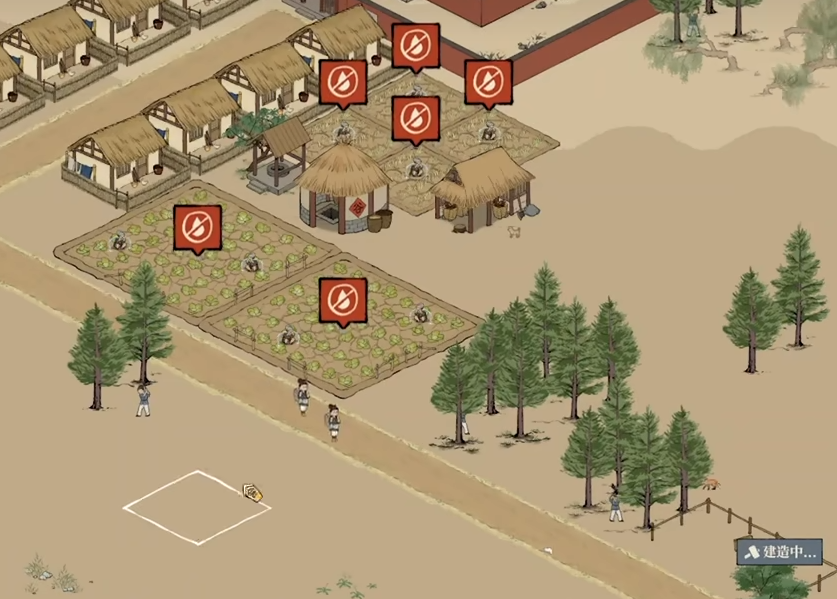Click the 建造中 construction status button

click(779, 551)
